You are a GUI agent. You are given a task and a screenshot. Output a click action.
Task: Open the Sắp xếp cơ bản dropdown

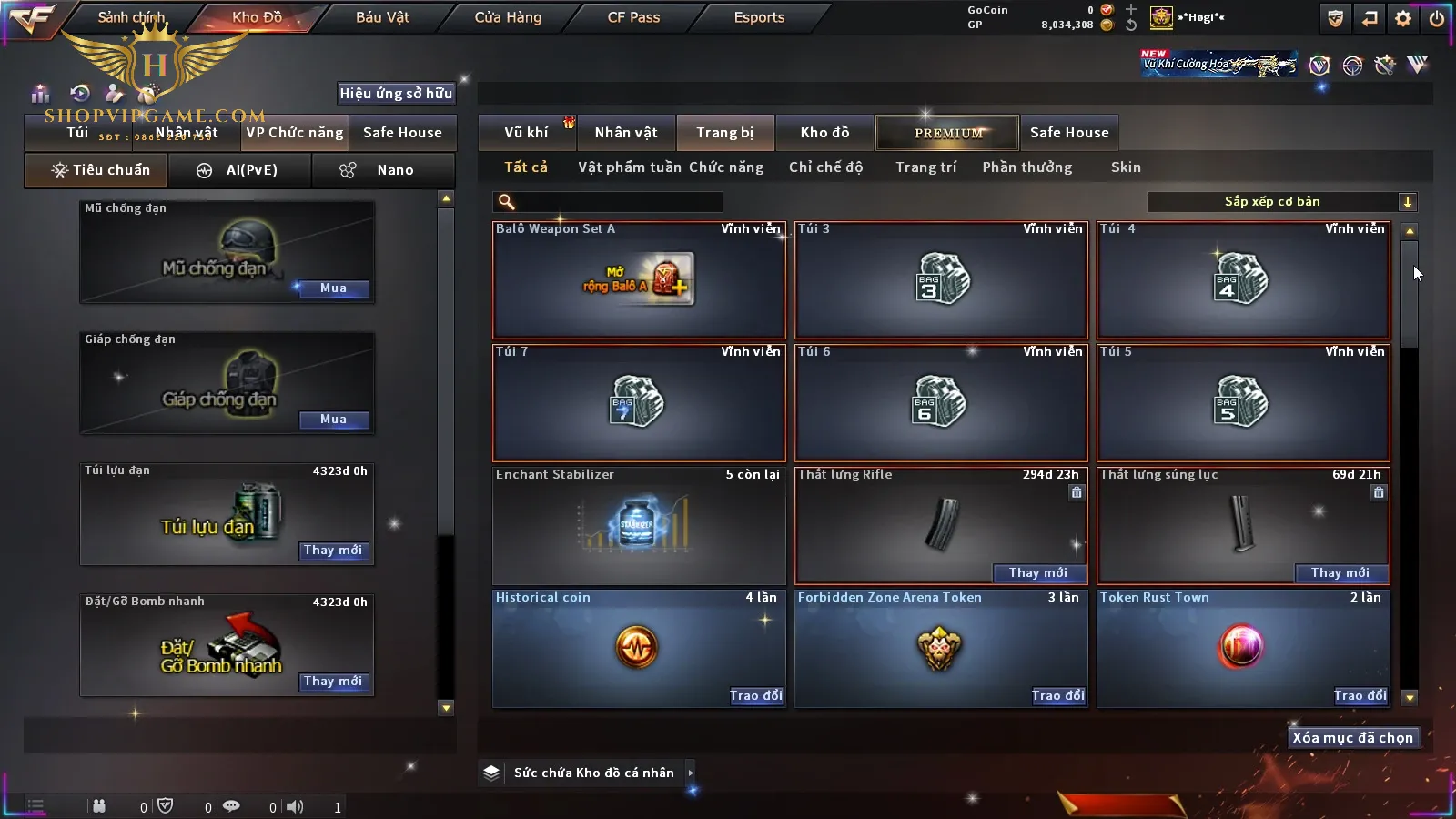(1281, 202)
